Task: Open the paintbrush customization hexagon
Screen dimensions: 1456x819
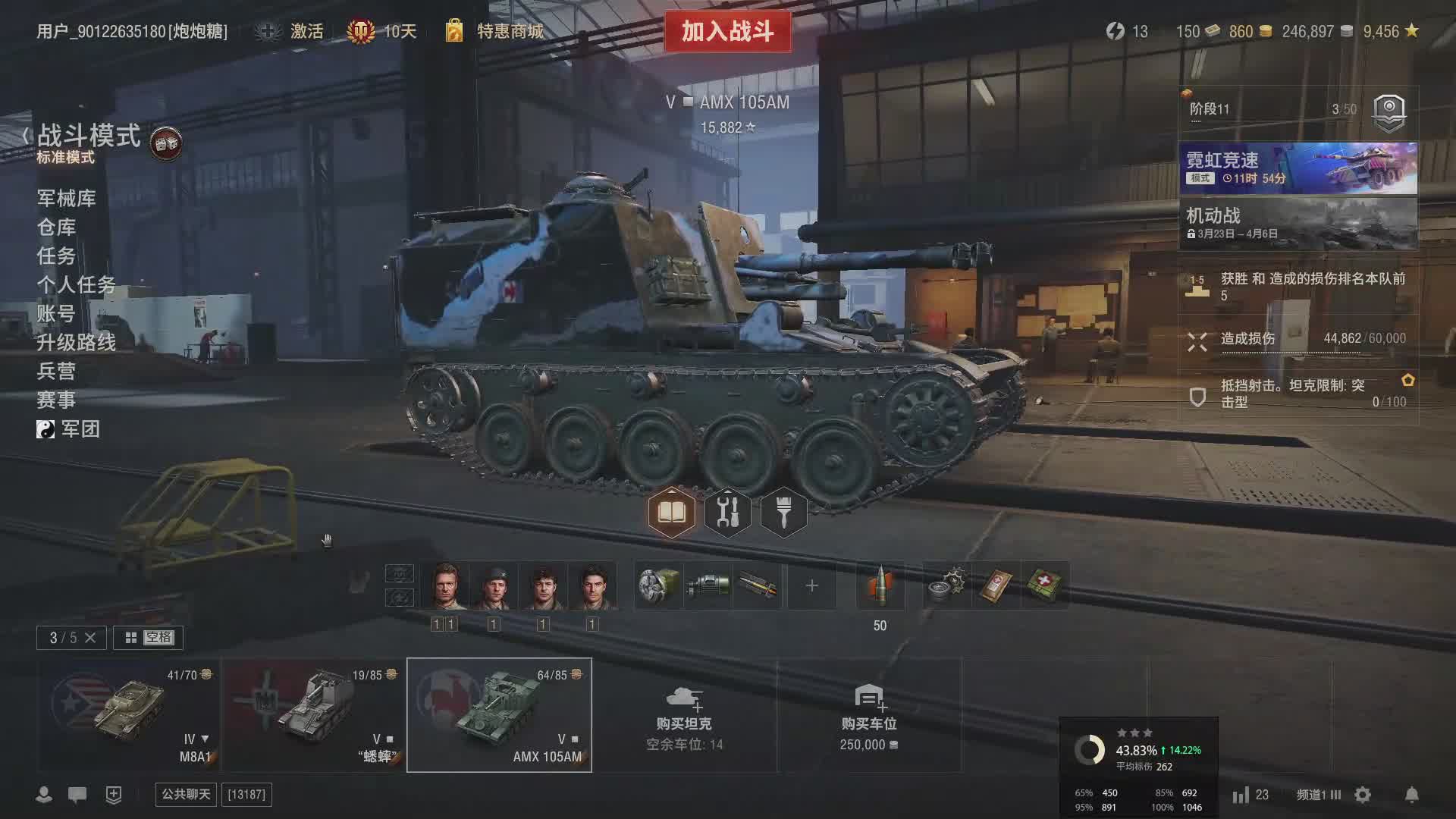Action: coord(783,513)
